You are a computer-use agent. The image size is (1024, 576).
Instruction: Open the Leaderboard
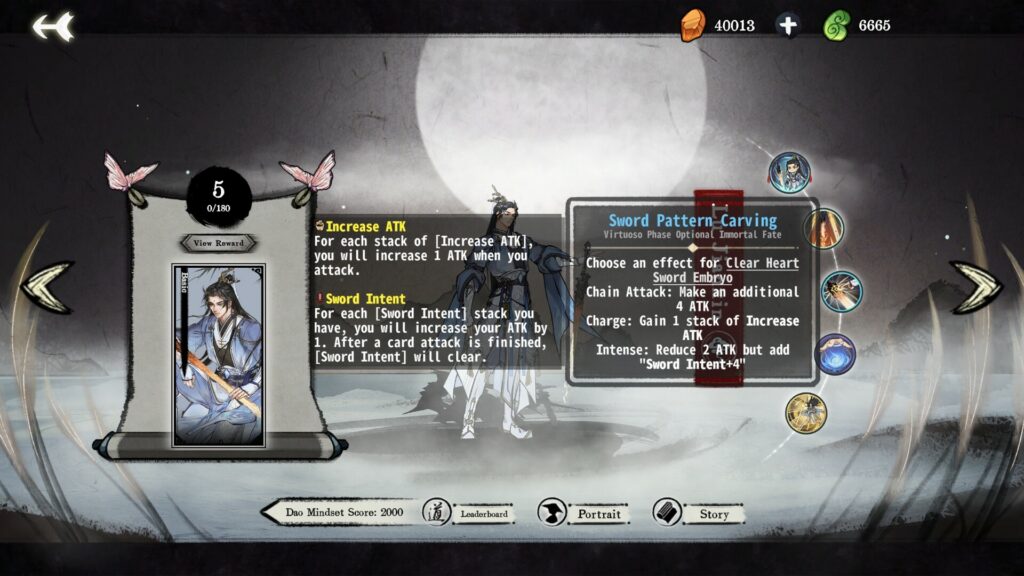click(x=471, y=513)
